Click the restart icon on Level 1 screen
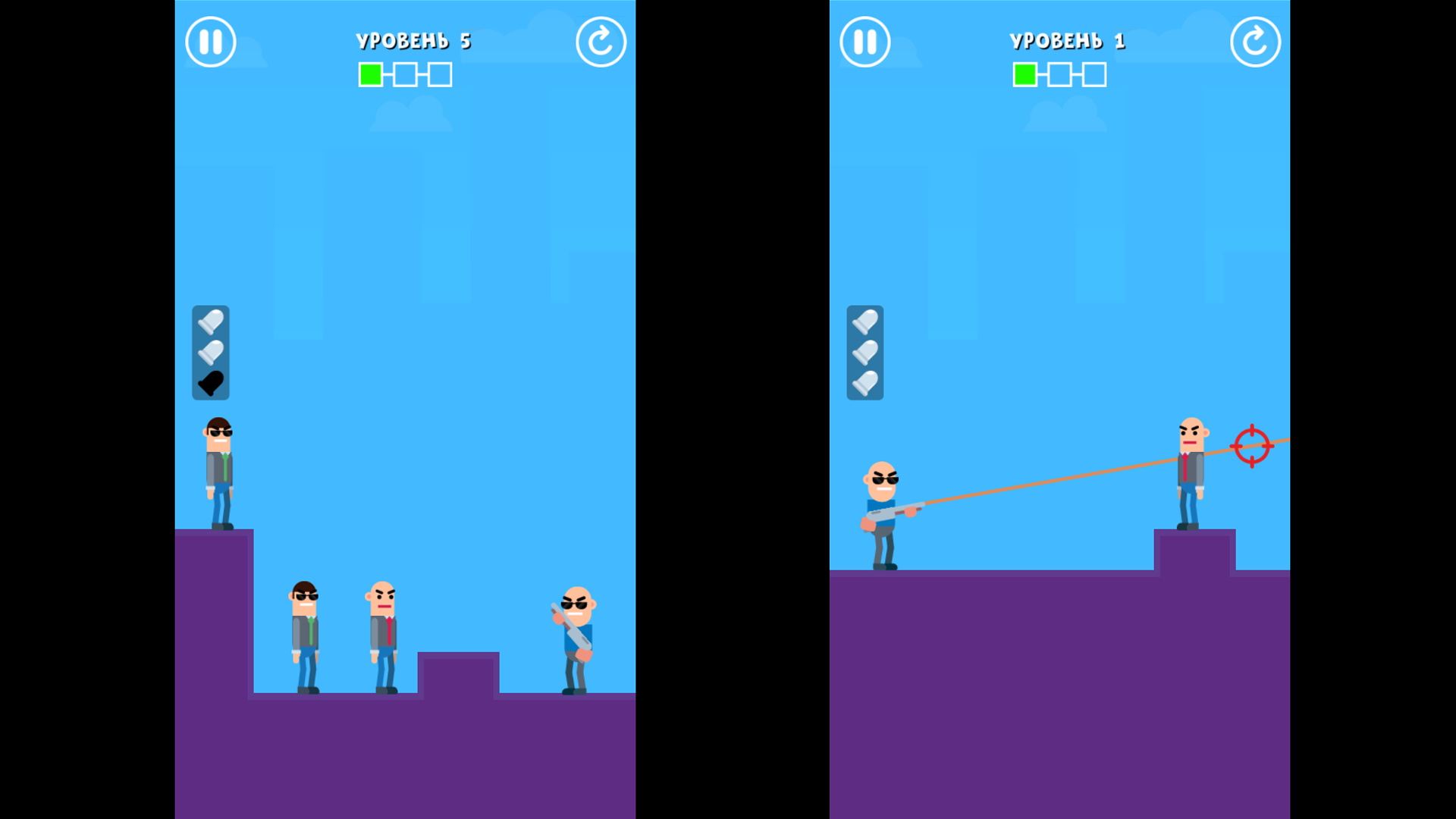The image size is (1456, 819). click(x=1255, y=42)
